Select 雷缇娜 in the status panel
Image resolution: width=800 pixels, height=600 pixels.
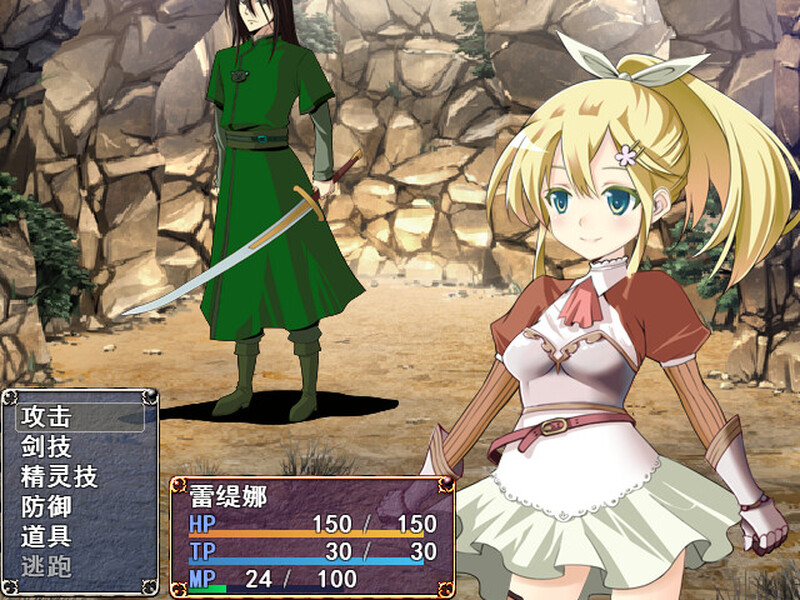point(228,497)
